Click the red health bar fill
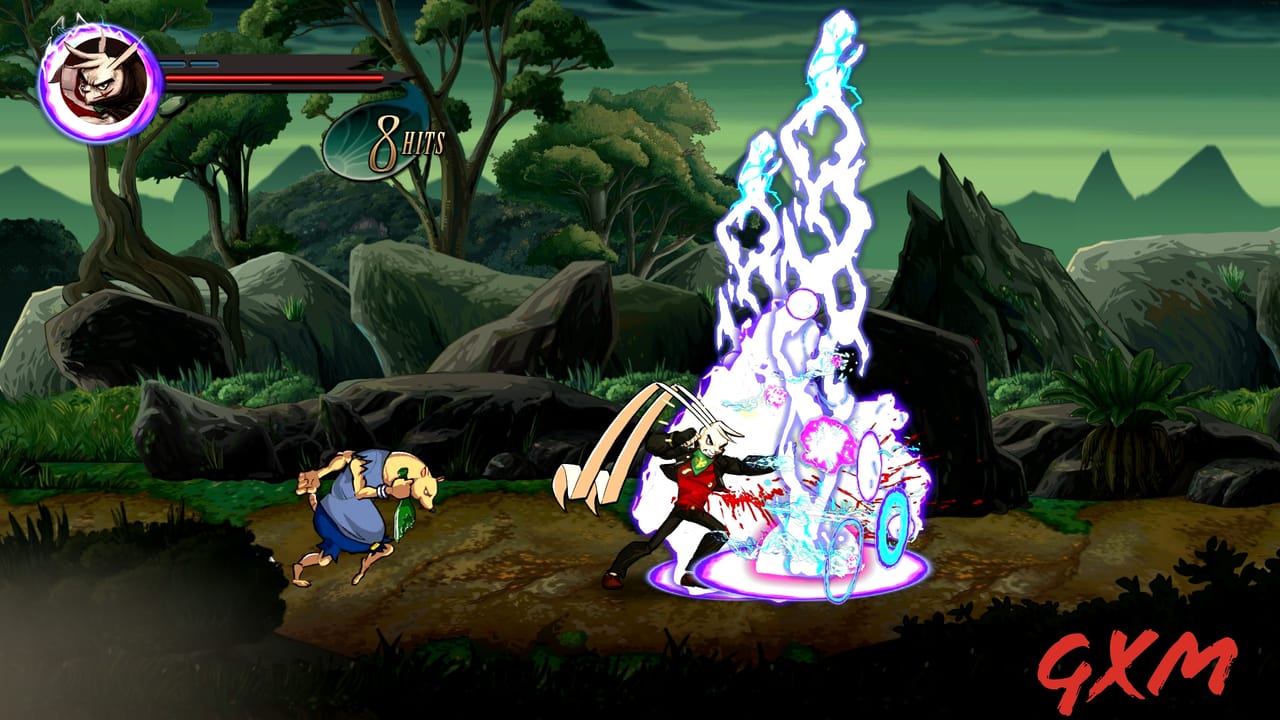This screenshot has width=1280, height=720. (275, 79)
